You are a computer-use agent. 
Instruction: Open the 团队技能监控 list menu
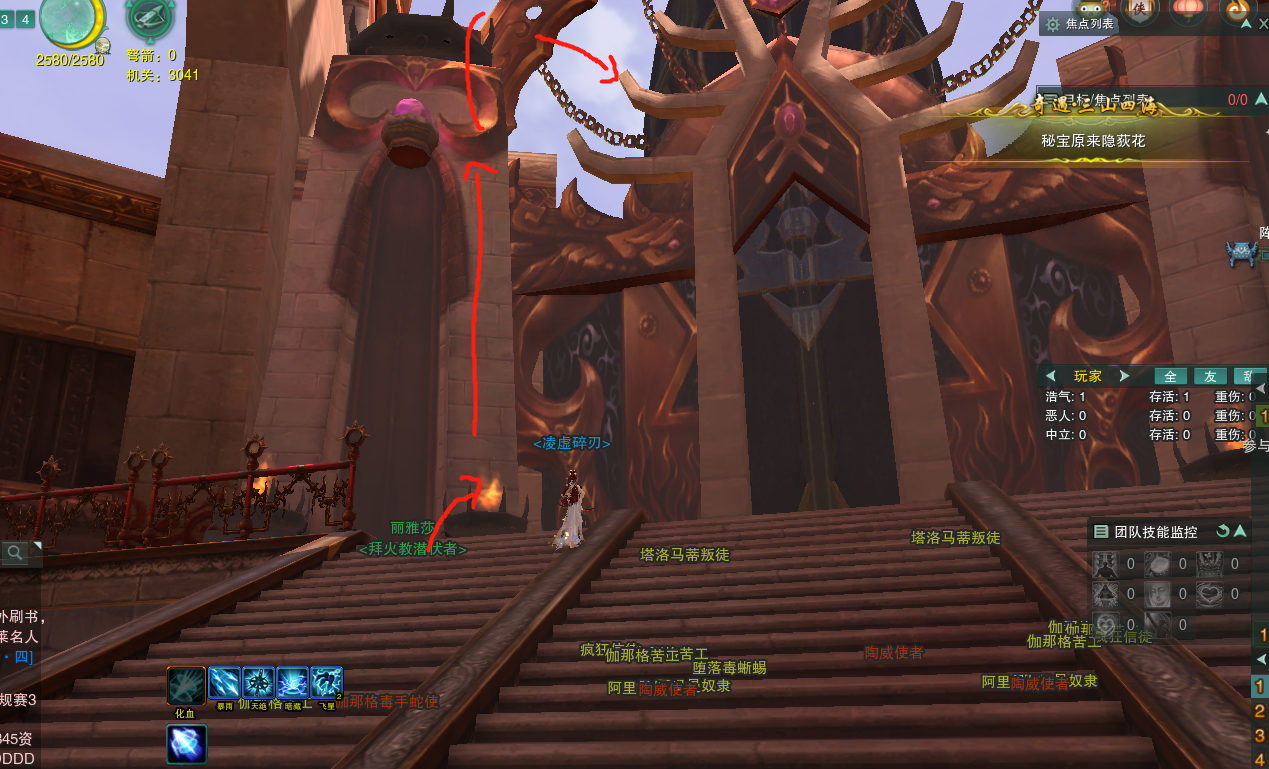coord(1101,532)
